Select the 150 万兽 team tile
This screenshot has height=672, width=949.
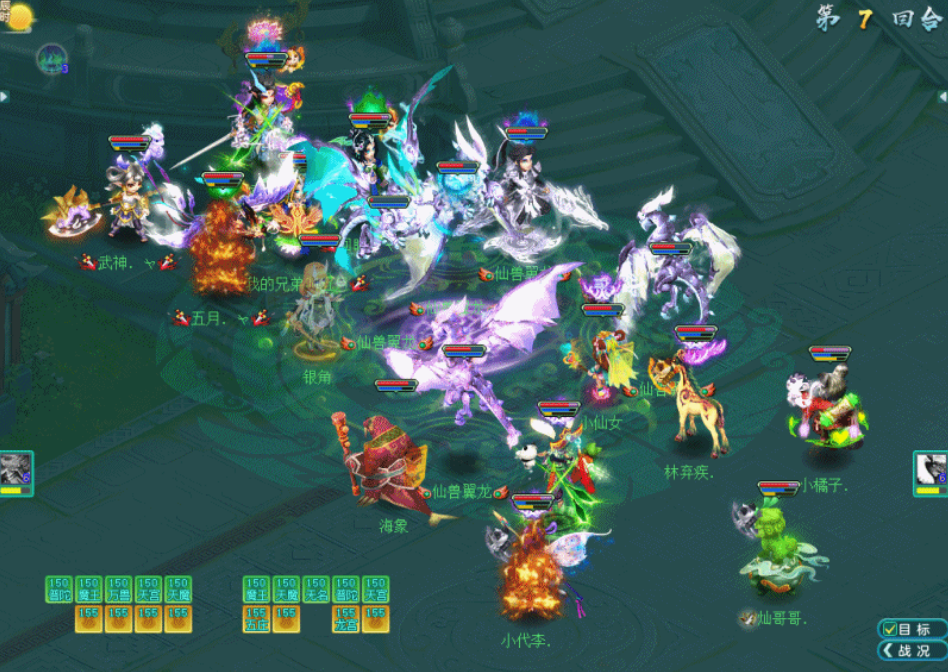pyautogui.click(x=119, y=589)
